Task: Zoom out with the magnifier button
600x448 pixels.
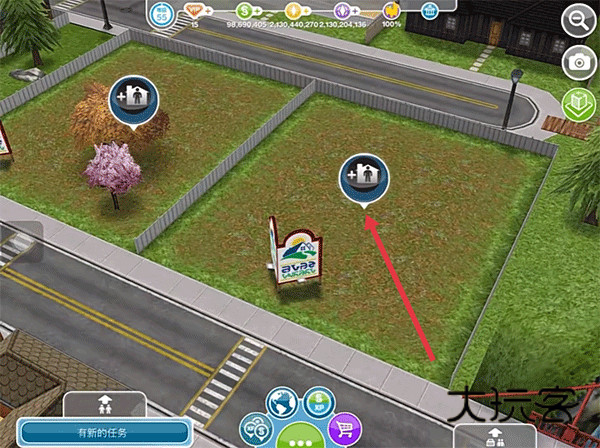Action: coord(577,19)
